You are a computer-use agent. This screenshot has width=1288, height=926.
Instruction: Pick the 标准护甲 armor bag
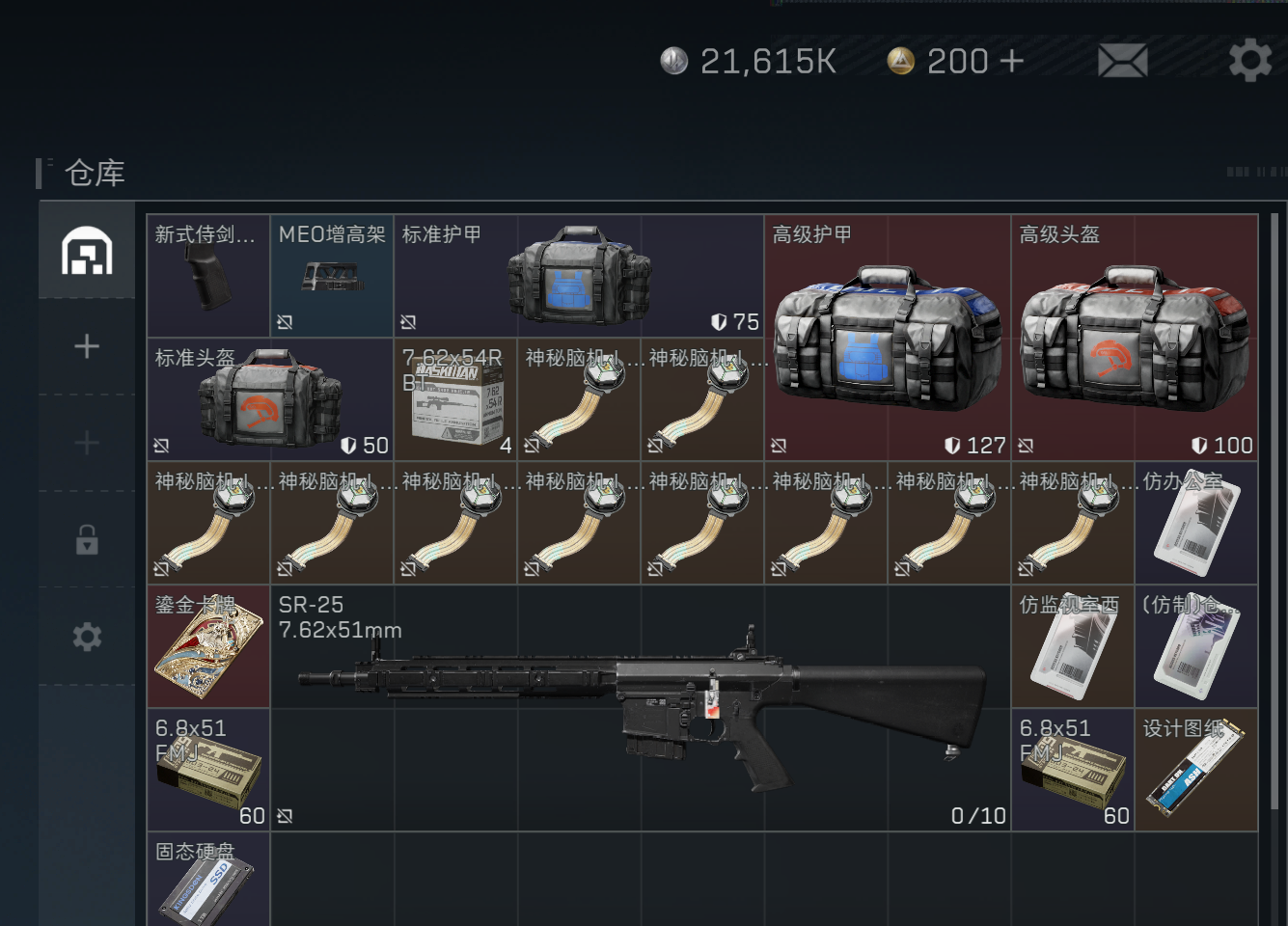tap(579, 276)
